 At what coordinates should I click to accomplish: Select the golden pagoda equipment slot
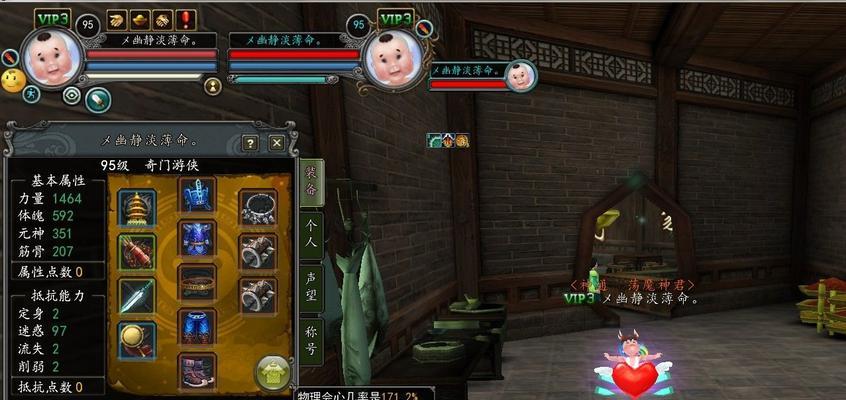coord(137,208)
